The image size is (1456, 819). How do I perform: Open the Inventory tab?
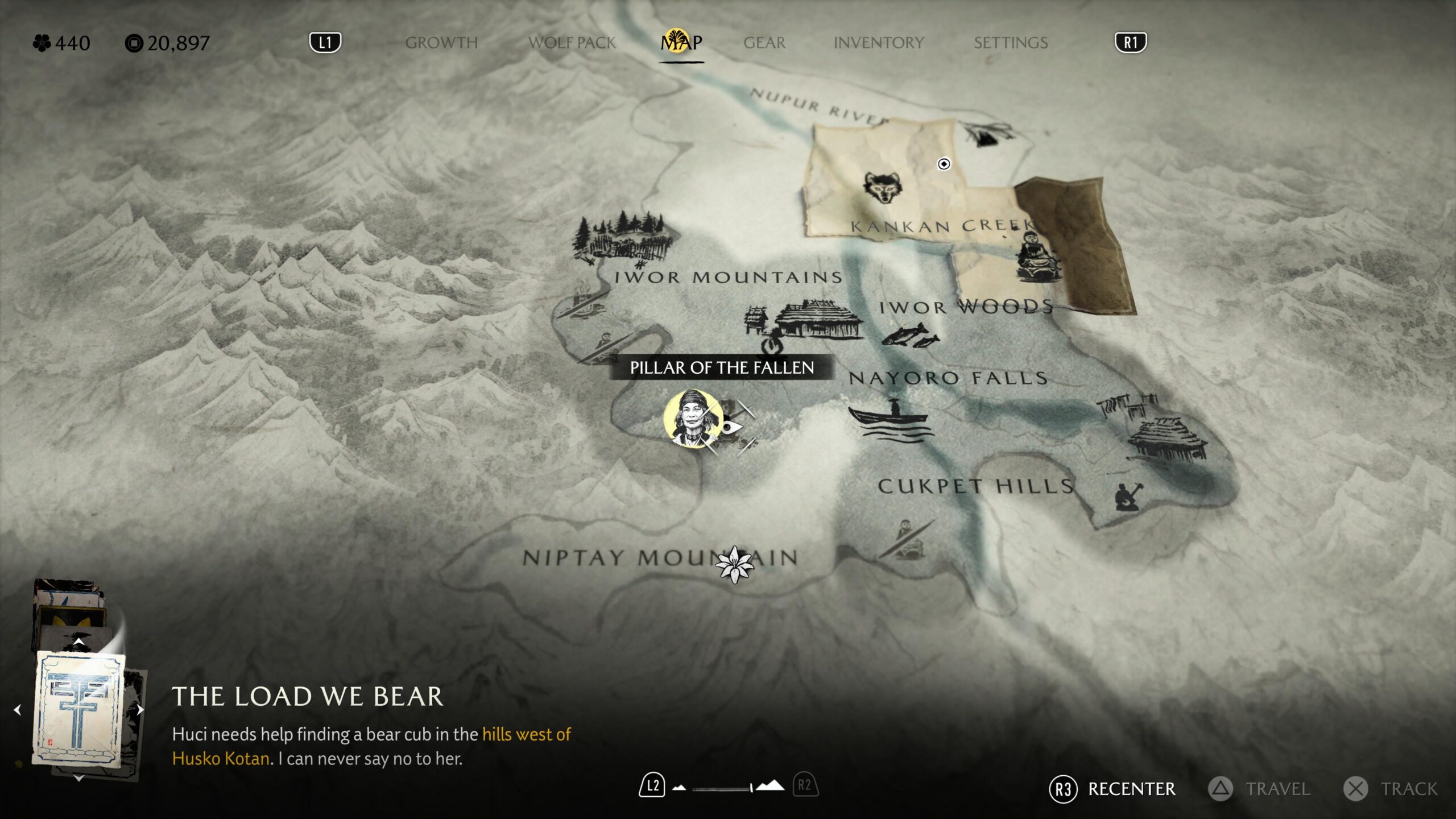879,43
